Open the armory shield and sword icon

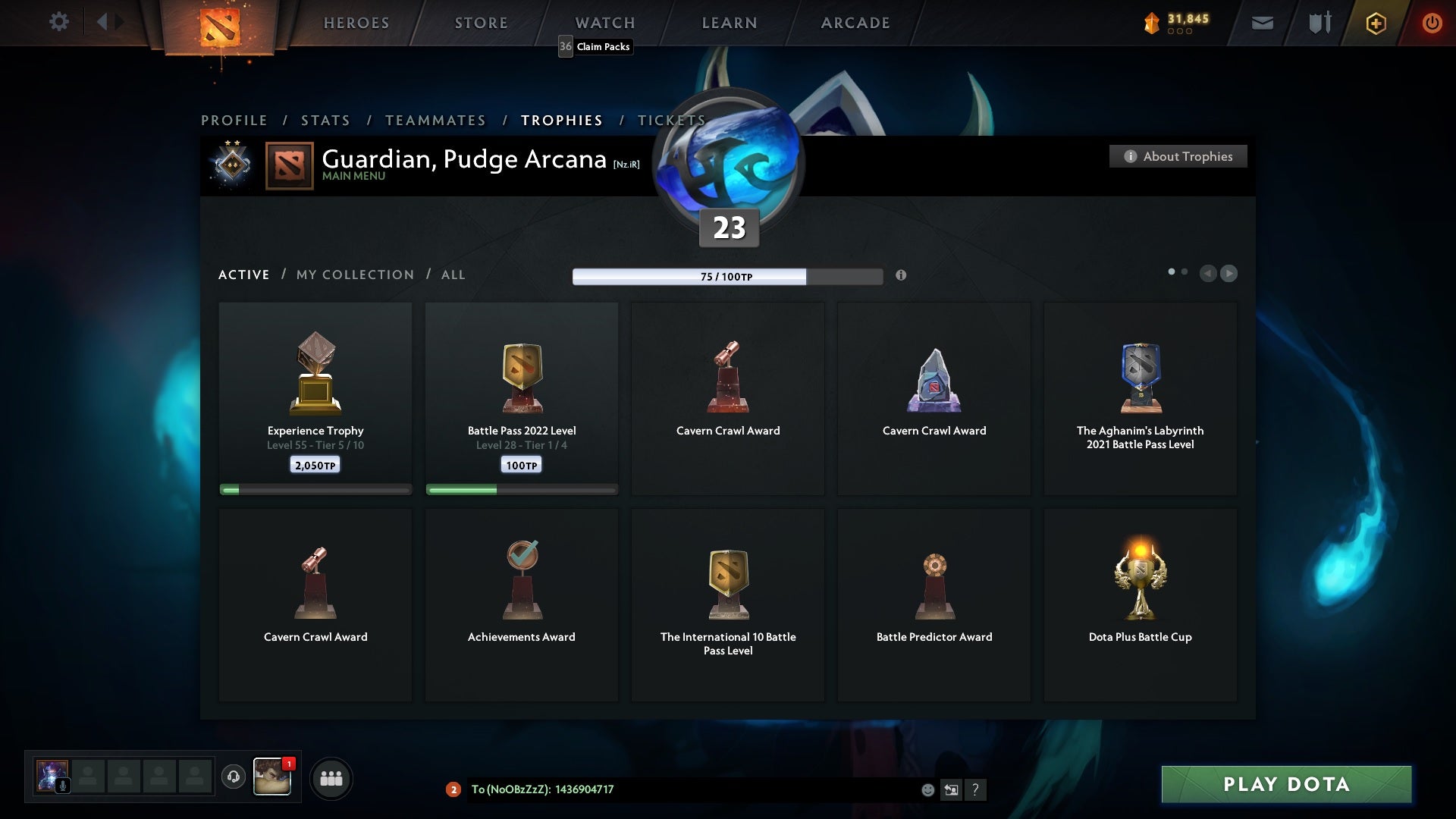click(x=1319, y=23)
